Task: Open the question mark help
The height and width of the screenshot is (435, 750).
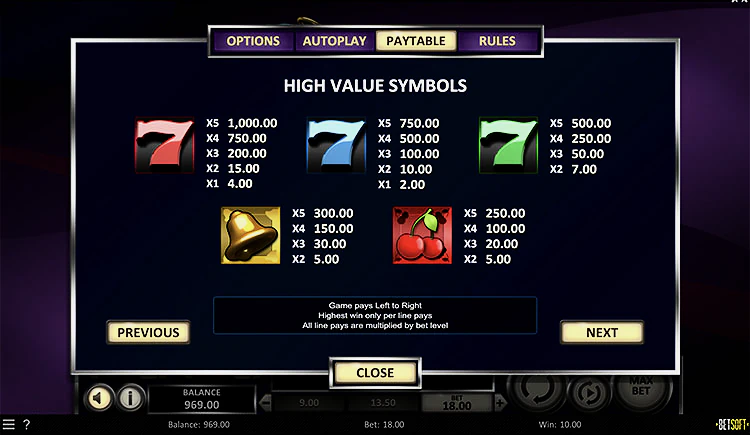Action: [26, 425]
